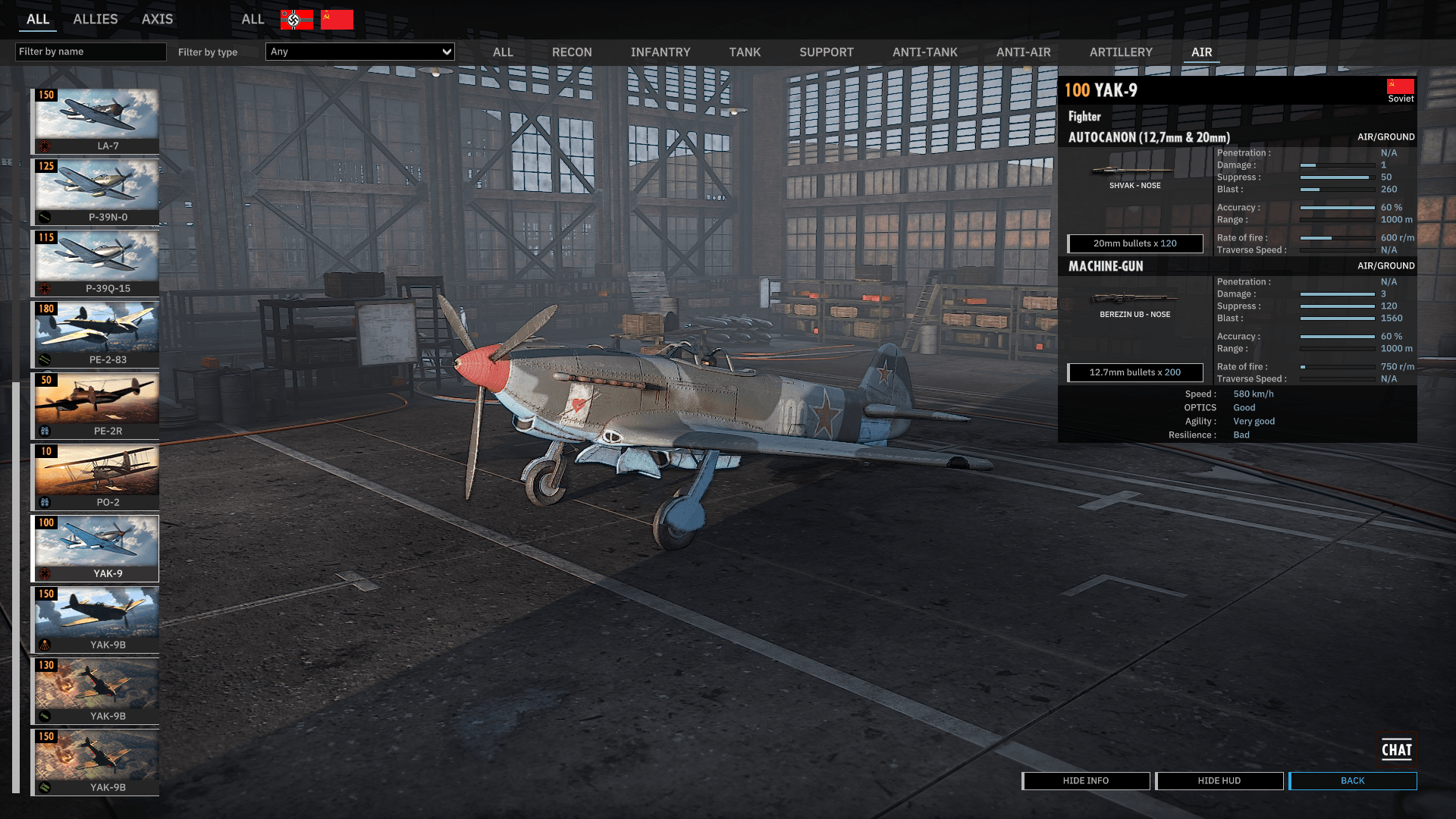Viewport: 1456px width, 819px height.
Task: Go back with the BACK button
Action: [1352, 780]
